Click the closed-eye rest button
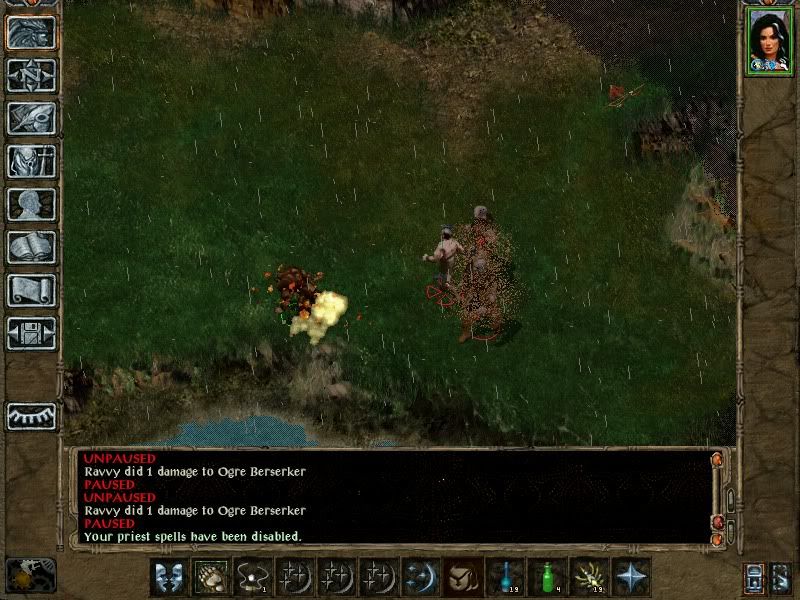The image size is (800, 600). click(31, 416)
